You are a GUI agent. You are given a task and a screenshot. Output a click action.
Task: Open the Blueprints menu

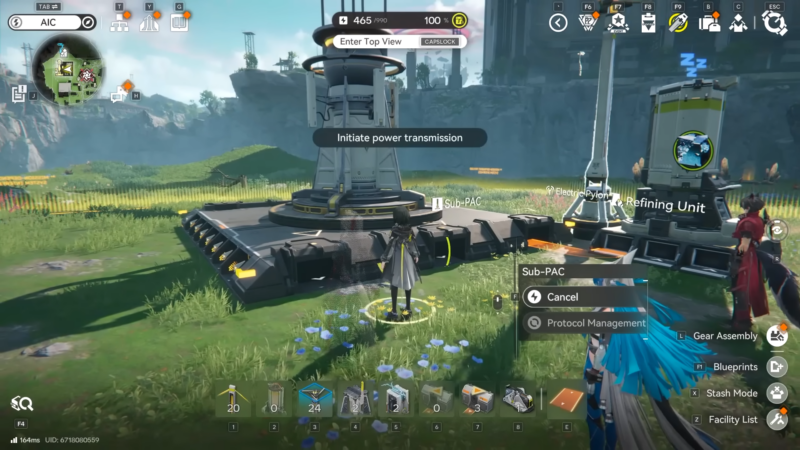pyautogui.click(x=777, y=366)
